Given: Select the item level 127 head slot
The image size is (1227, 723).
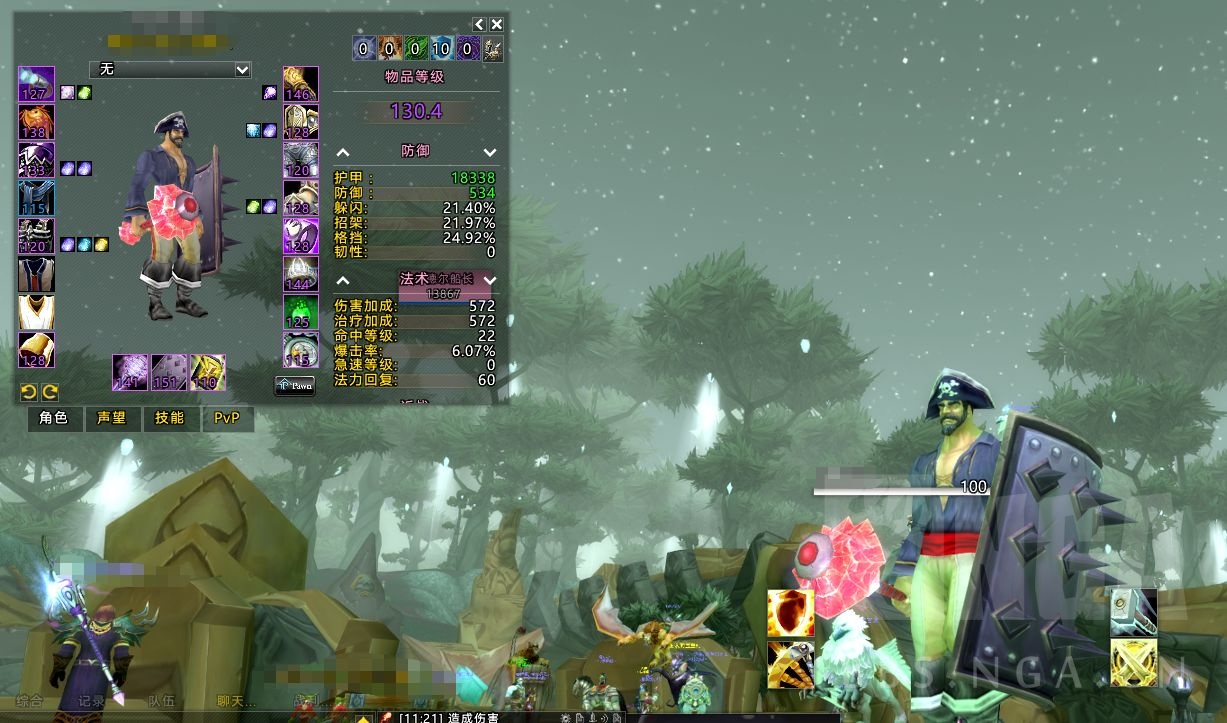Looking at the screenshot, I should (x=36, y=84).
